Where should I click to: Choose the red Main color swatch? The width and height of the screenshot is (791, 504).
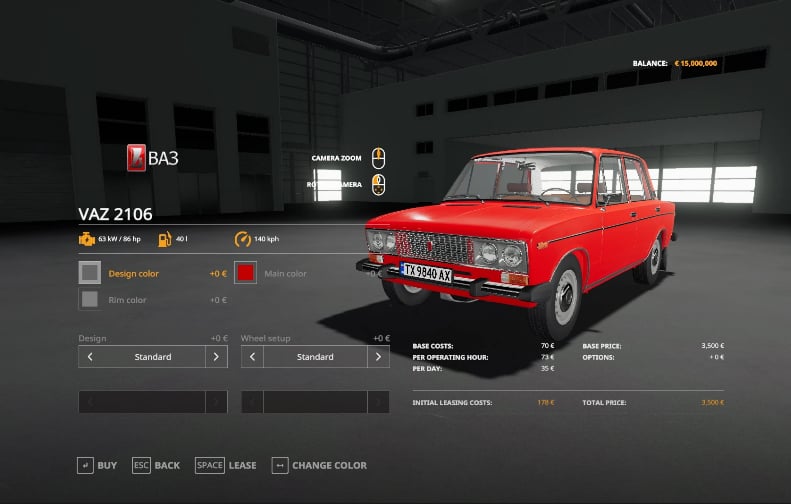pos(246,273)
